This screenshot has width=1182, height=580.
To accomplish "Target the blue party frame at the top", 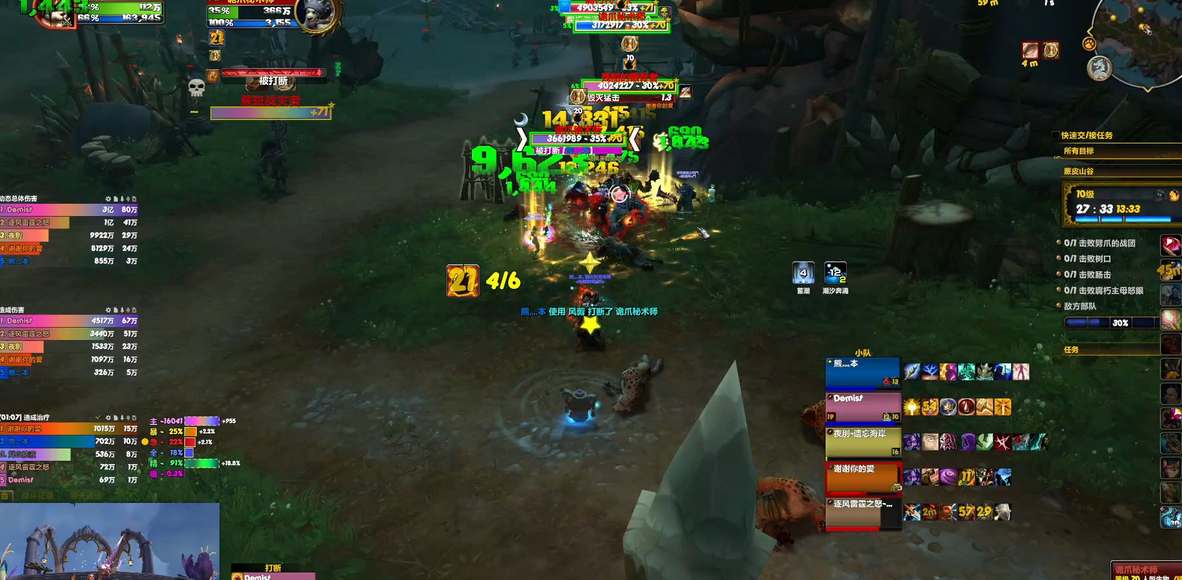I will click(x=862, y=372).
